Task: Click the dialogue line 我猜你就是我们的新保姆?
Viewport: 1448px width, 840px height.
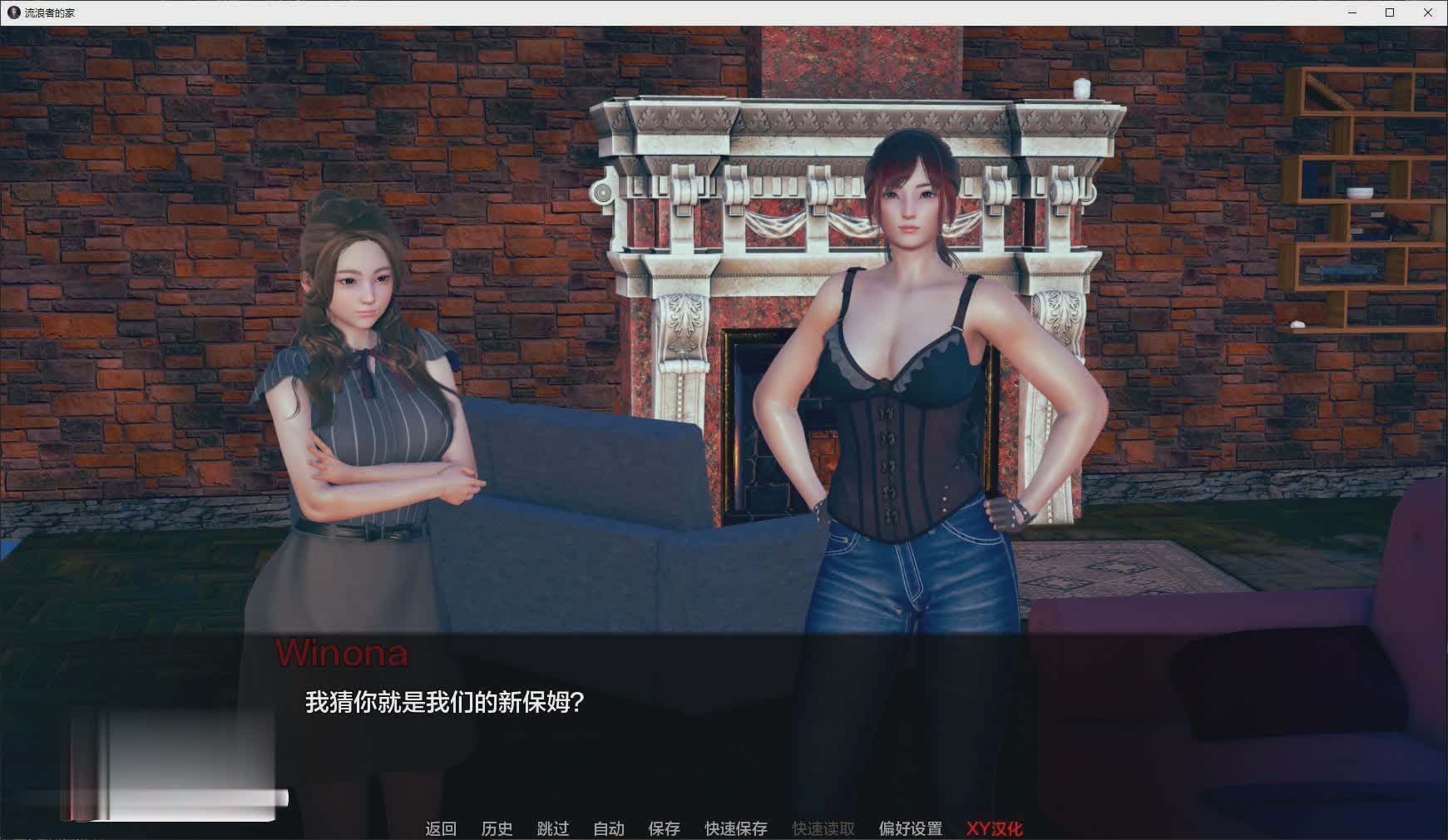Action: [x=443, y=703]
